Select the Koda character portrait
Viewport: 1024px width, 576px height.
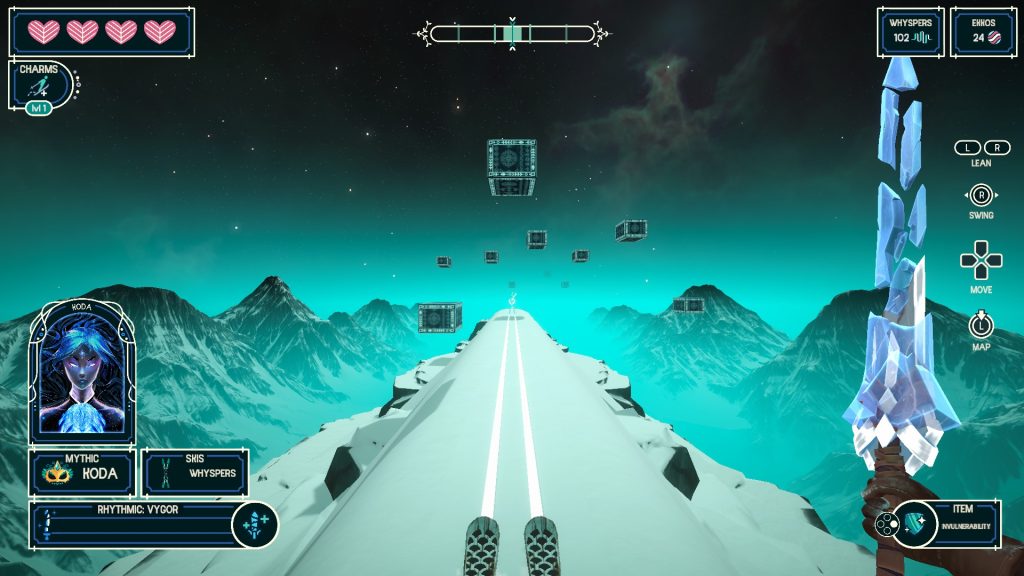tap(82, 373)
